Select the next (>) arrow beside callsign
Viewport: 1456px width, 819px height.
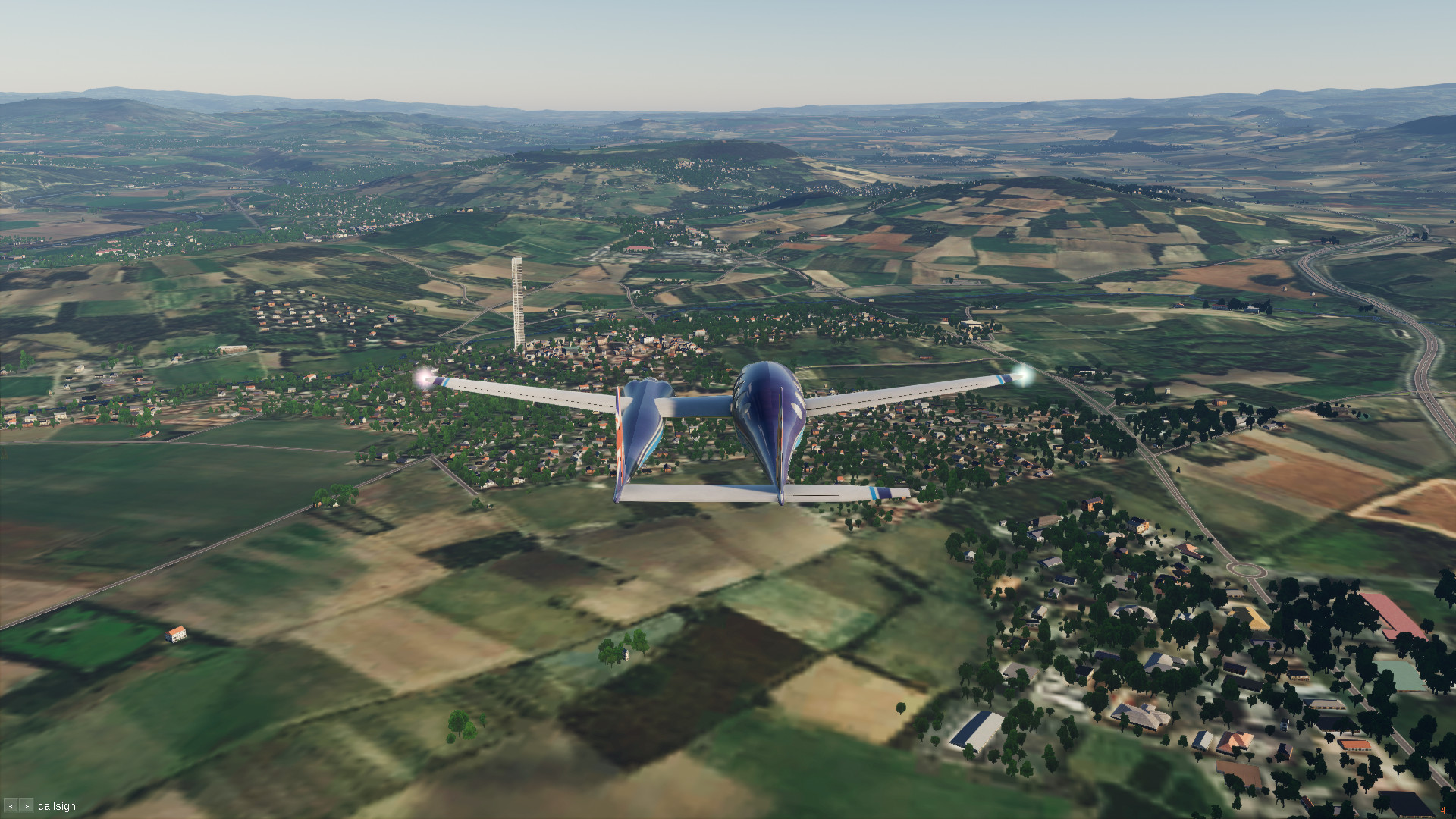tap(26, 806)
